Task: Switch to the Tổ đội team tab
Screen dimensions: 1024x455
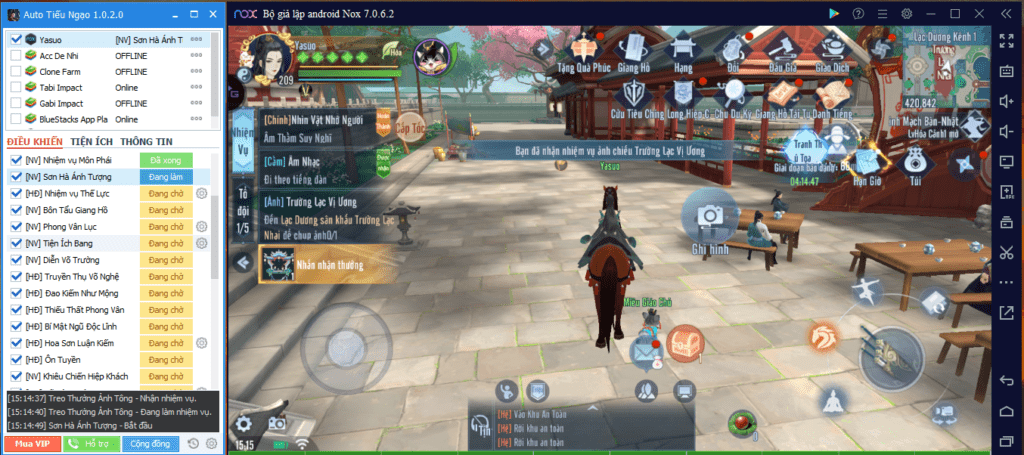Action: click(241, 209)
